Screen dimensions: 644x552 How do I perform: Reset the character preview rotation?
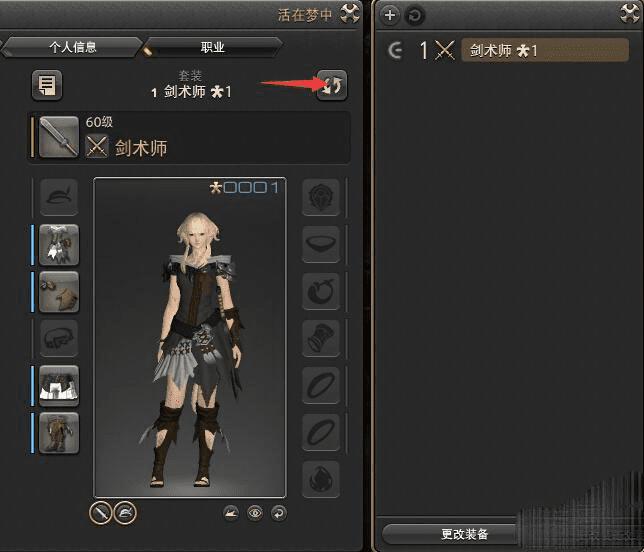pos(278,513)
